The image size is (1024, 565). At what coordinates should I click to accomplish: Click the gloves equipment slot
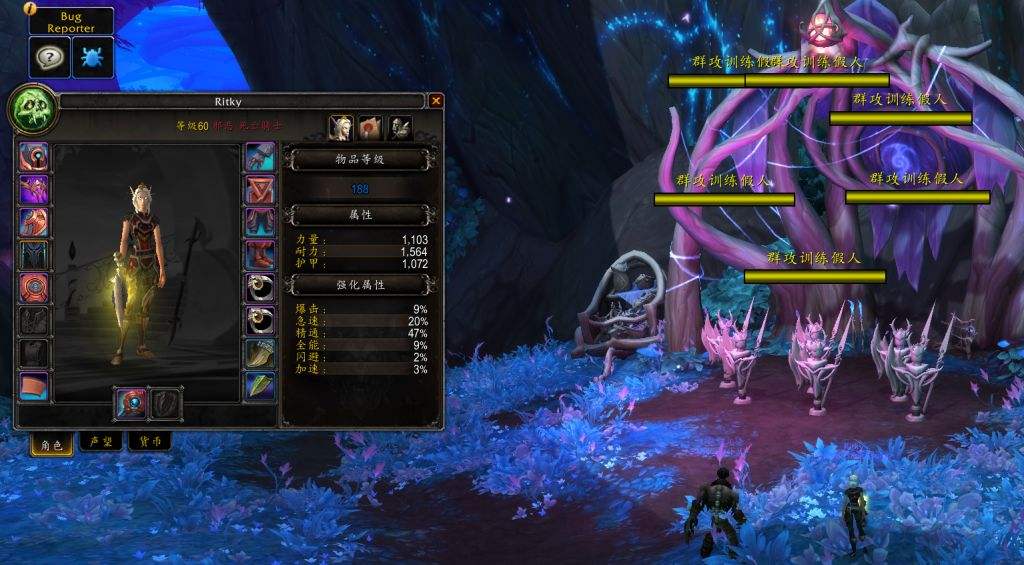[260, 157]
